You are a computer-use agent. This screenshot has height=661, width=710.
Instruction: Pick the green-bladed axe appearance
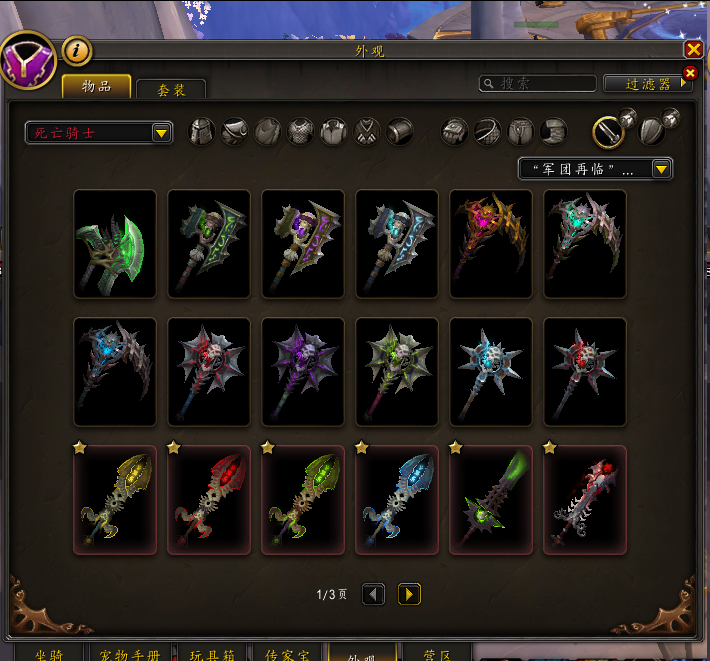click(115, 244)
